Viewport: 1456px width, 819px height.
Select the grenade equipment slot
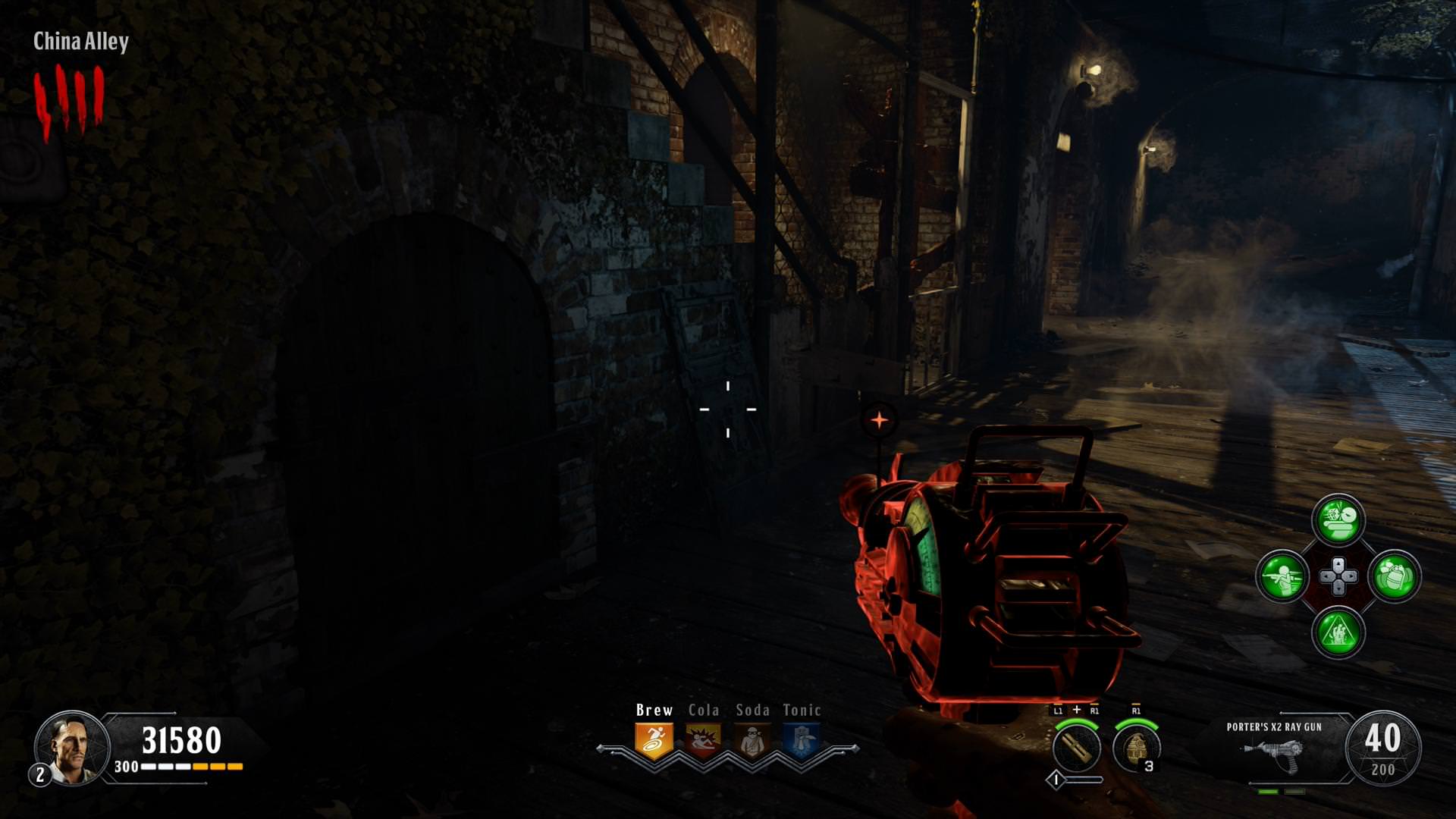[x=1136, y=747]
